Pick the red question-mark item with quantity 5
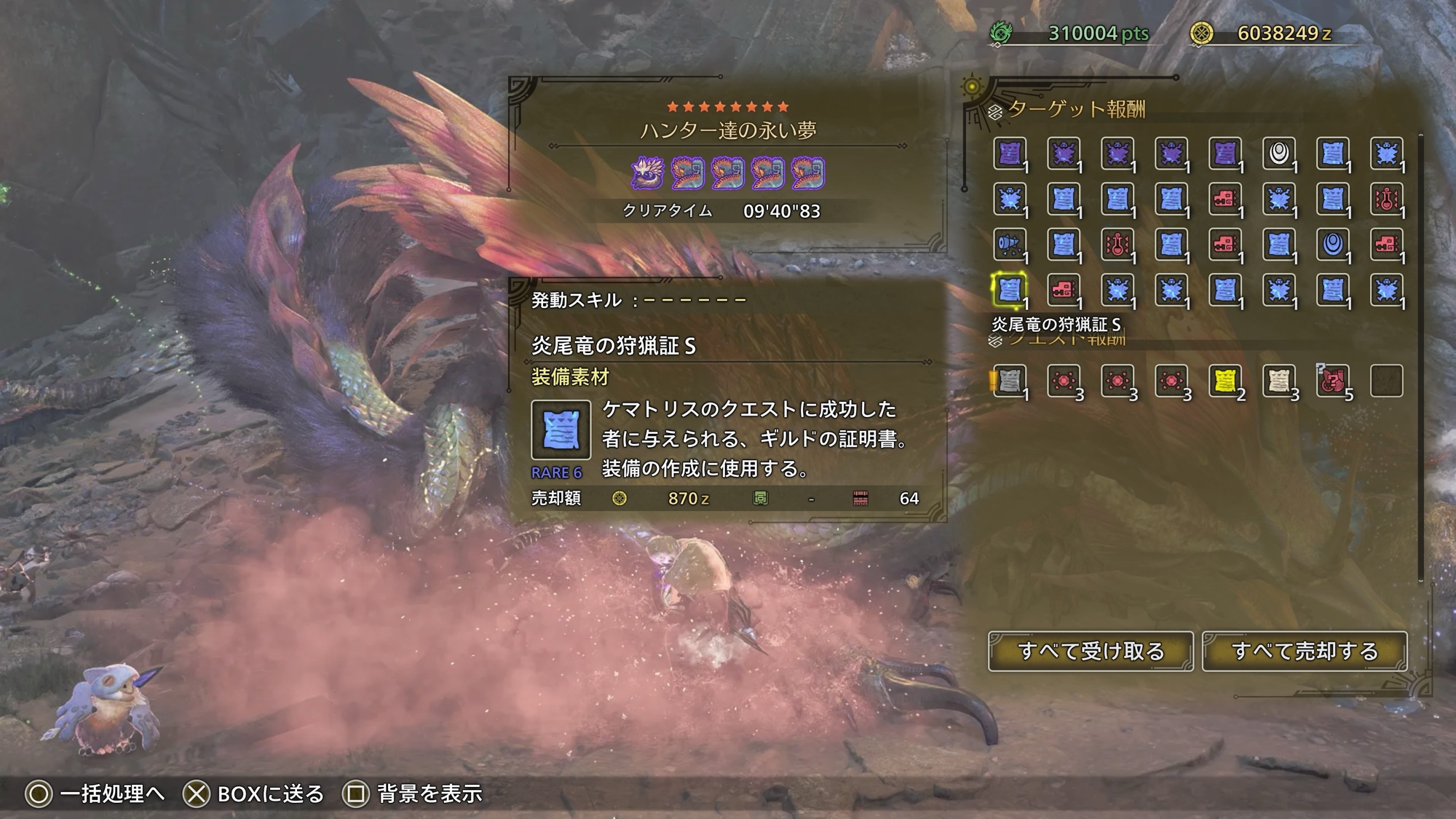This screenshot has height=819, width=1456. point(1332,381)
